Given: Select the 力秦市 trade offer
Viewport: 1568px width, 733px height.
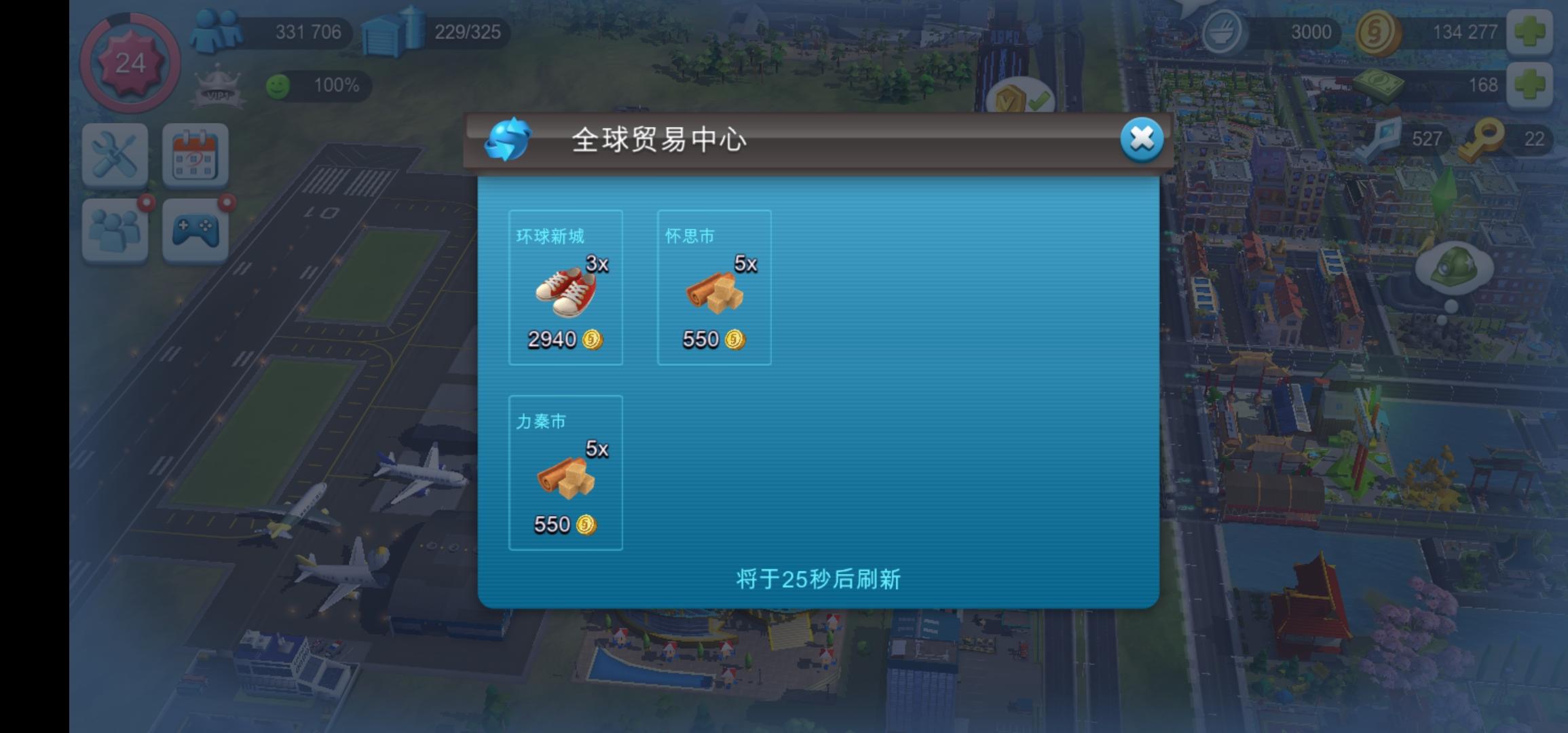Looking at the screenshot, I should click(x=565, y=472).
